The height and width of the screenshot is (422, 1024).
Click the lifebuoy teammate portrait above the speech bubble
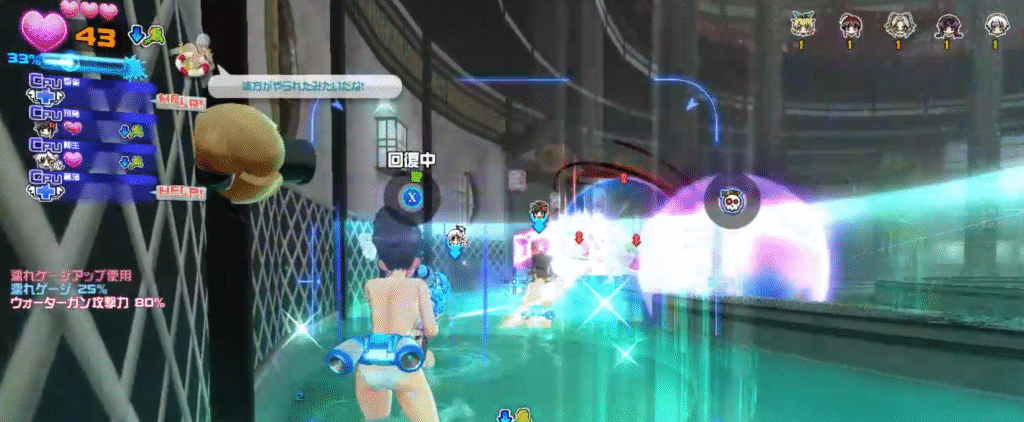[x=192, y=58]
